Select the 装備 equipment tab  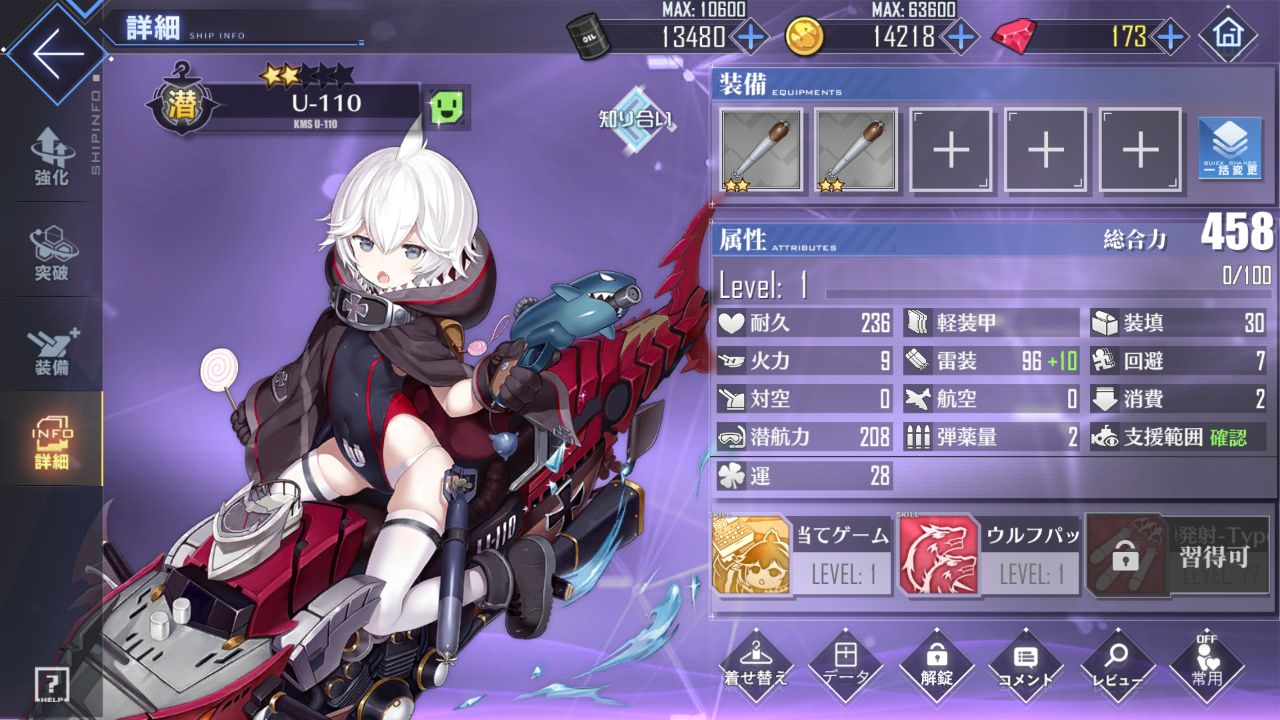coord(51,350)
